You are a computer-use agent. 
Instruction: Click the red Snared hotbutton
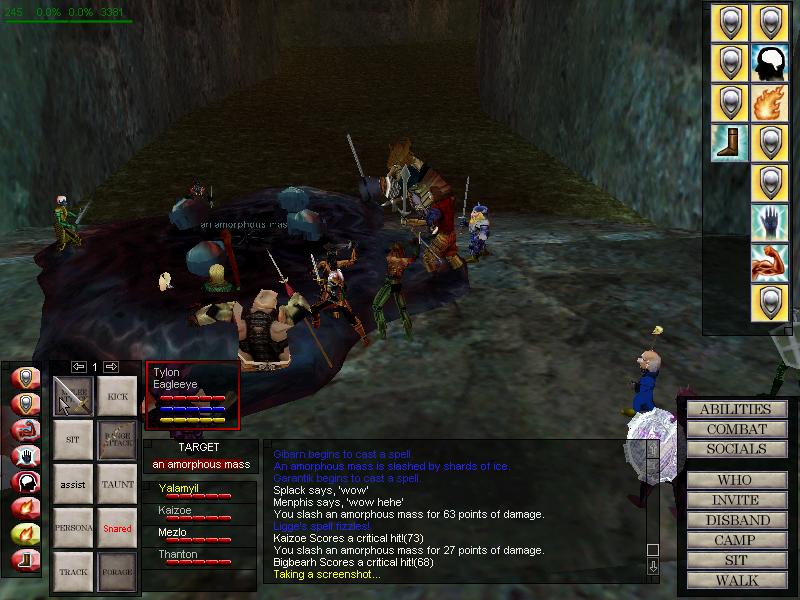coord(118,528)
